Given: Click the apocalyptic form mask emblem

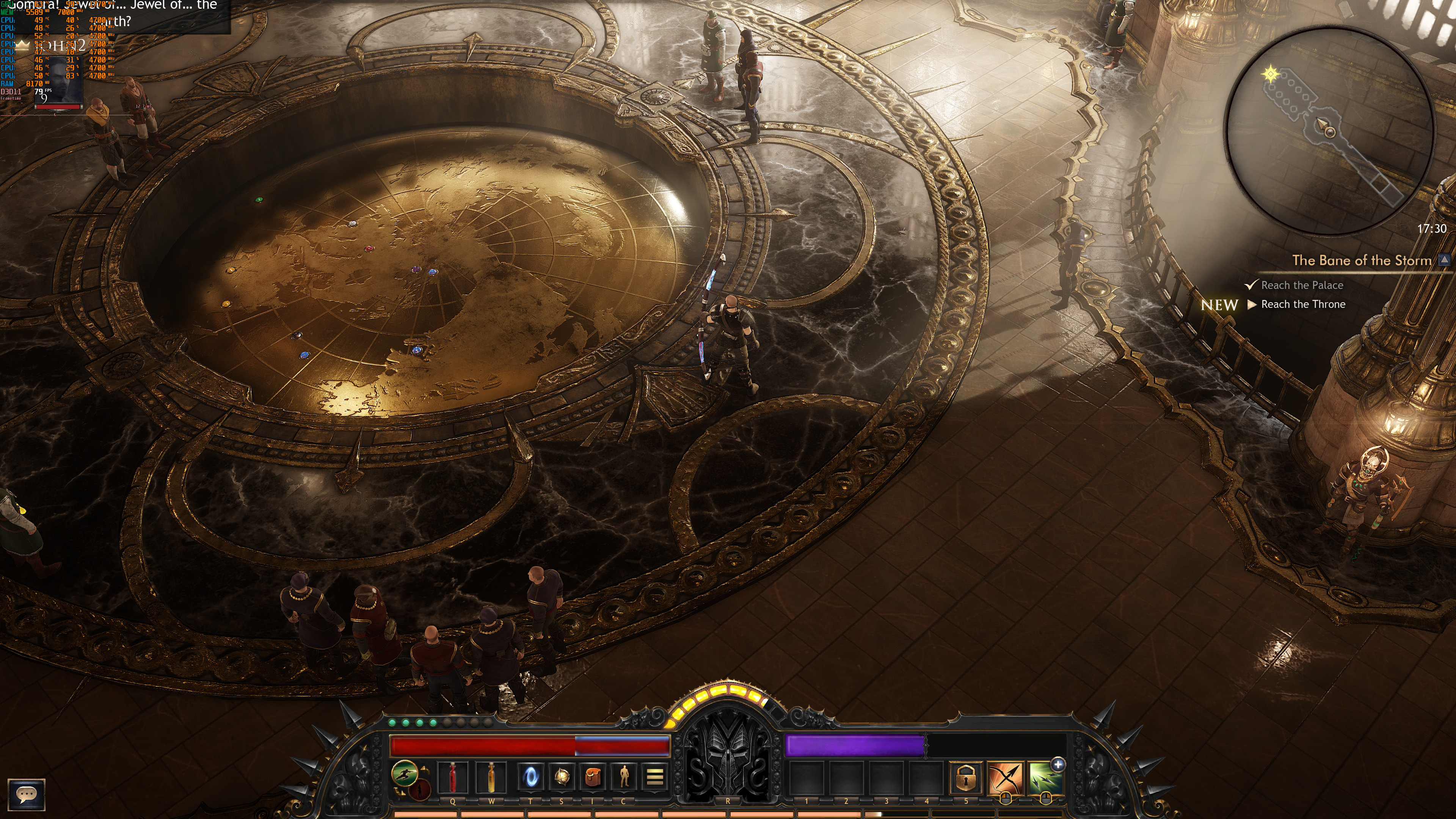Looking at the screenshot, I should pyautogui.click(x=727, y=752).
